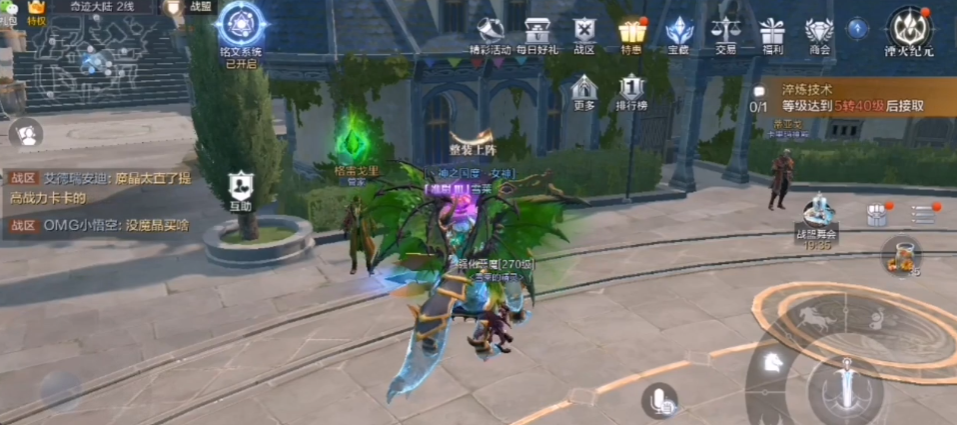Open the 宝藏 treasure menu
Viewport: 957px width, 425px height.
pyautogui.click(x=679, y=31)
